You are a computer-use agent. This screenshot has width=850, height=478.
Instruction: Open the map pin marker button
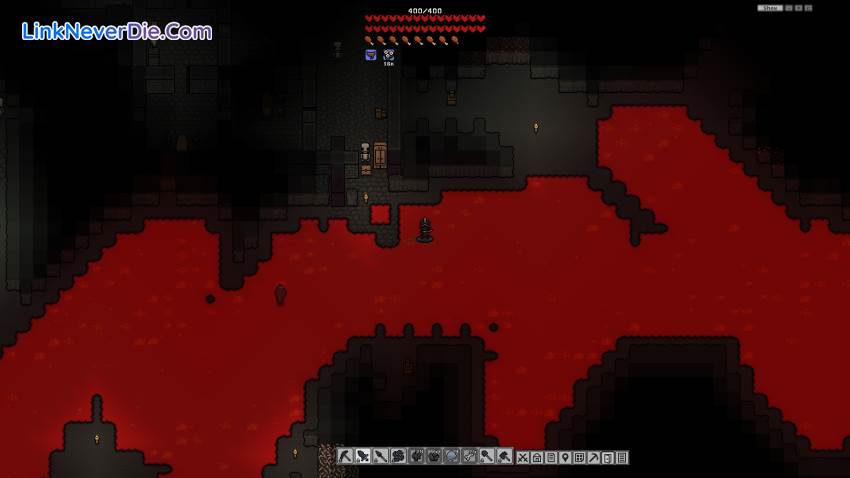(x=565, y=458)
